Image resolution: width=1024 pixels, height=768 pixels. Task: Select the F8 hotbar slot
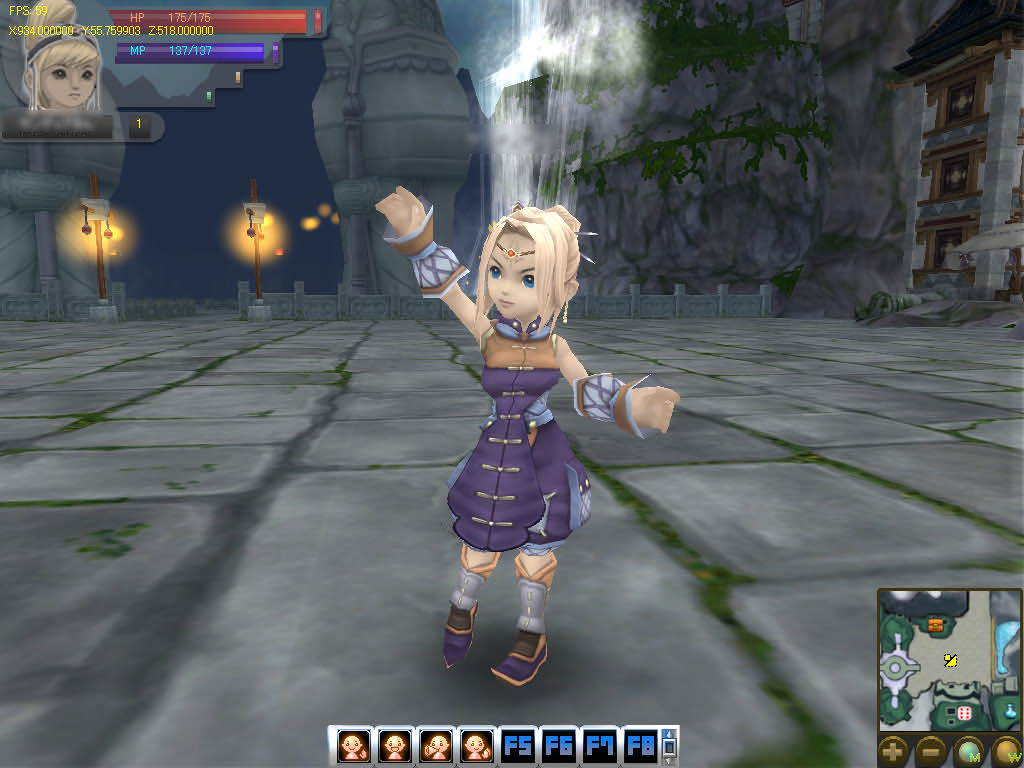[641, 746]
